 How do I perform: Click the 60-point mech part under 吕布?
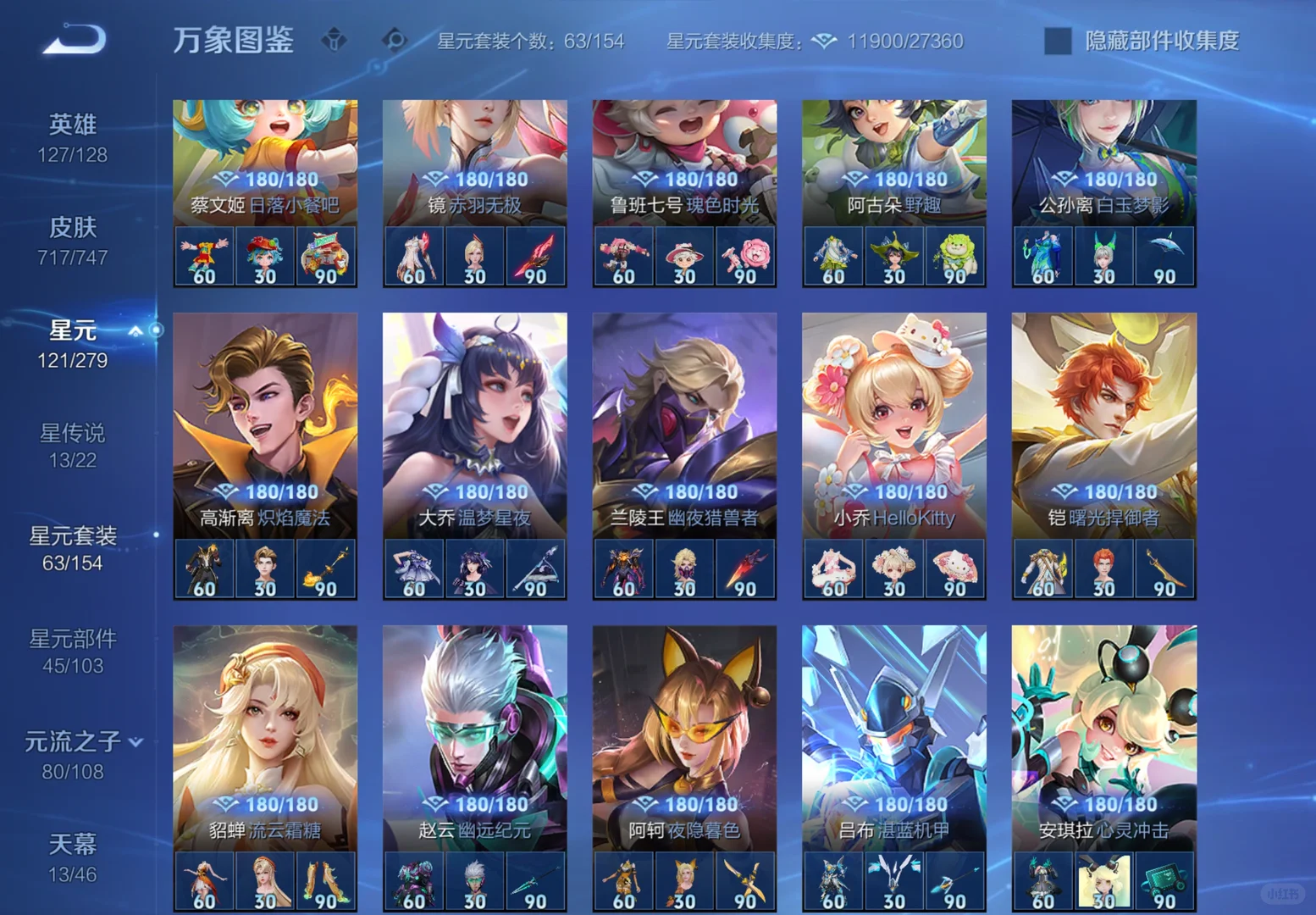833,881
